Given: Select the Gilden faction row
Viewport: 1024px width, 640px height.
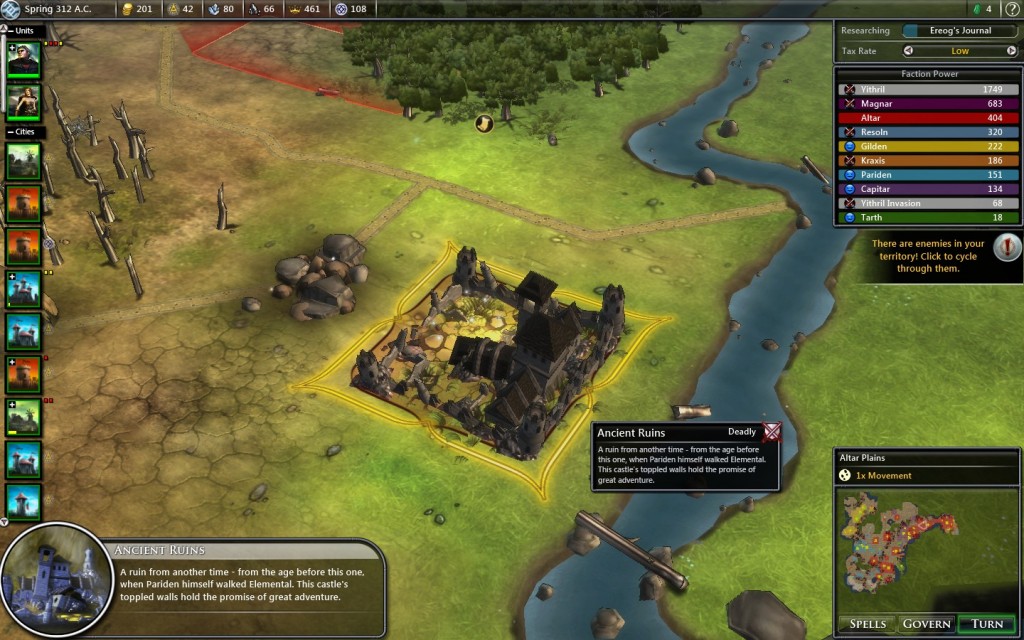Looking at the screenshot, I should coord(928,146).
